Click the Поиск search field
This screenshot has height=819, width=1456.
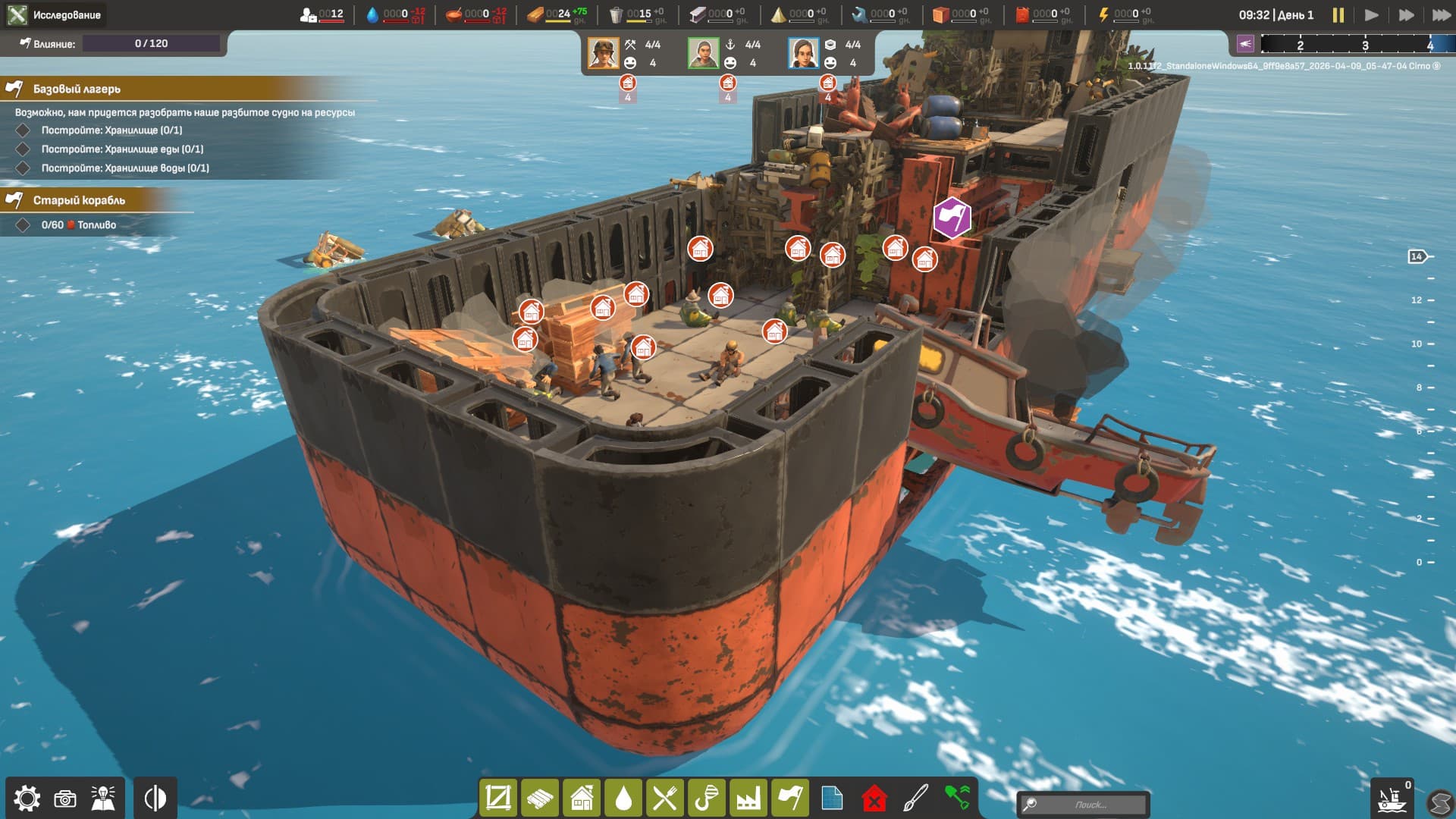pos(1090,805)
